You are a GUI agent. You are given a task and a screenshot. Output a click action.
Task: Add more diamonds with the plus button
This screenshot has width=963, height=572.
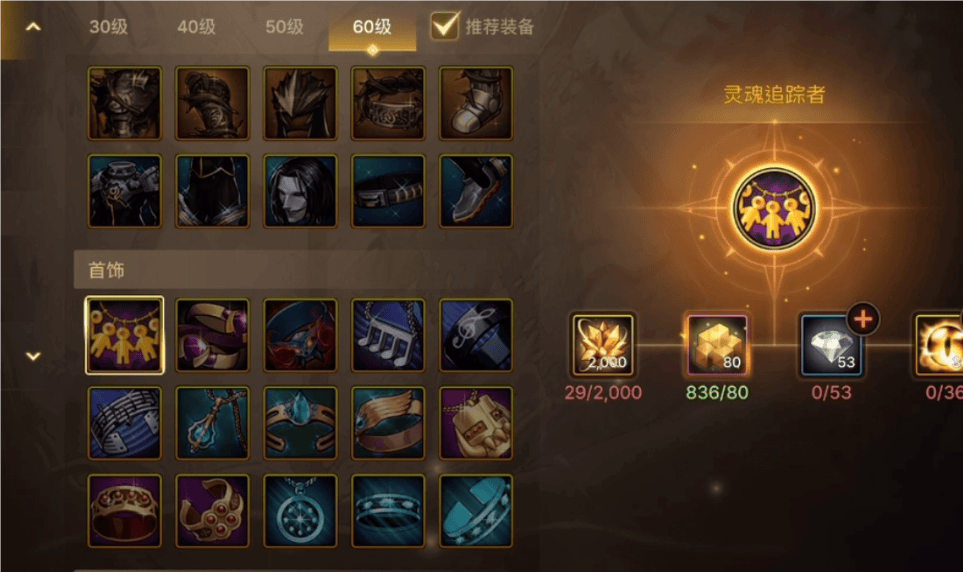(863, 320)
